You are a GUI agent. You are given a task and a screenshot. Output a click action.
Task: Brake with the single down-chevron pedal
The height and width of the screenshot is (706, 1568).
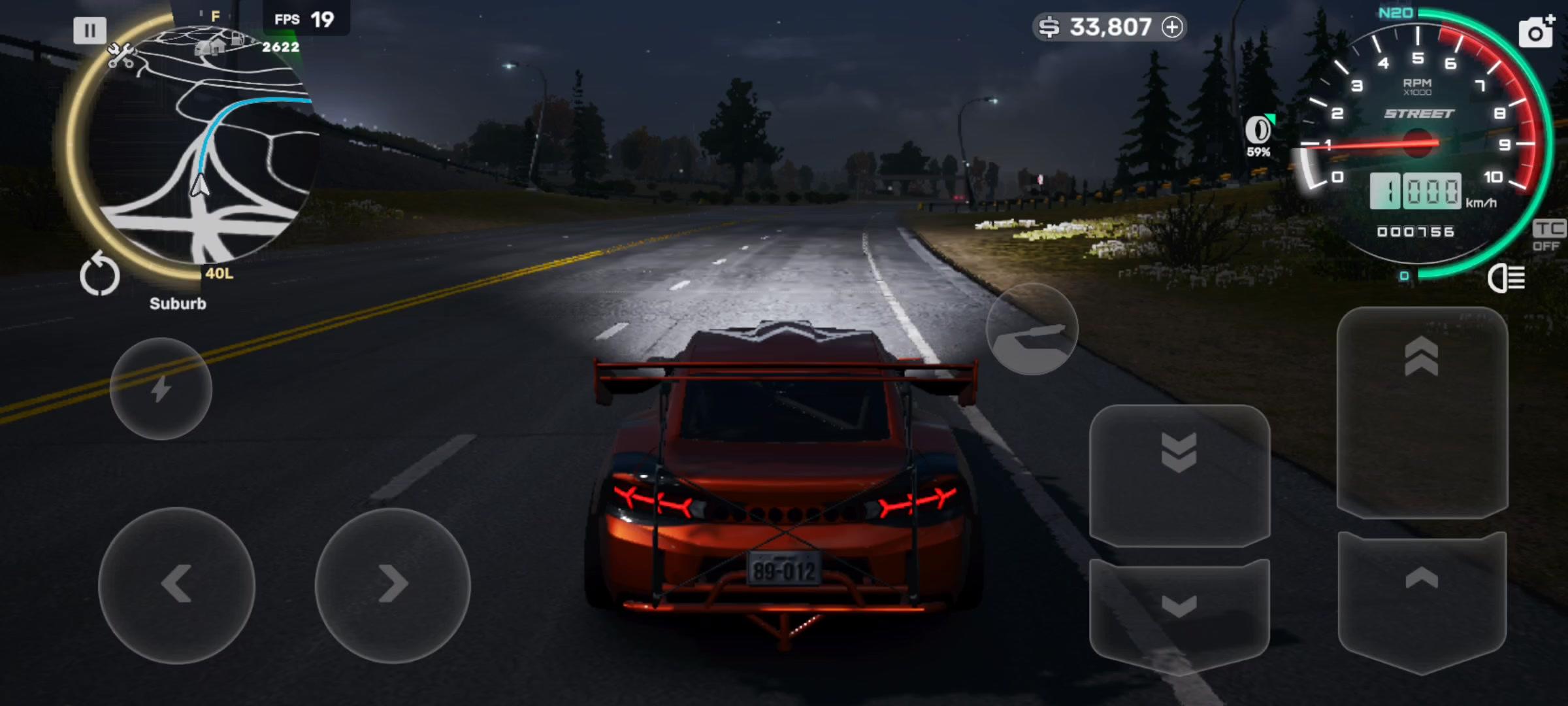[1179, 611]
